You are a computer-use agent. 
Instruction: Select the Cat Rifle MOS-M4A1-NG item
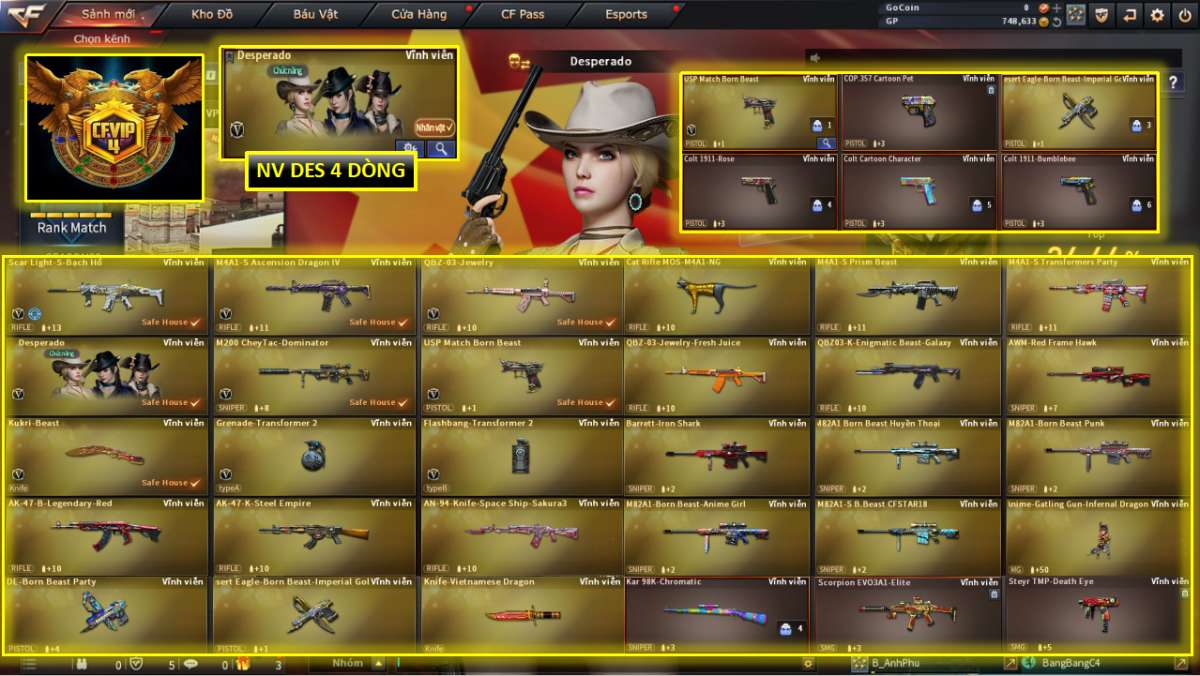point(716,295)
